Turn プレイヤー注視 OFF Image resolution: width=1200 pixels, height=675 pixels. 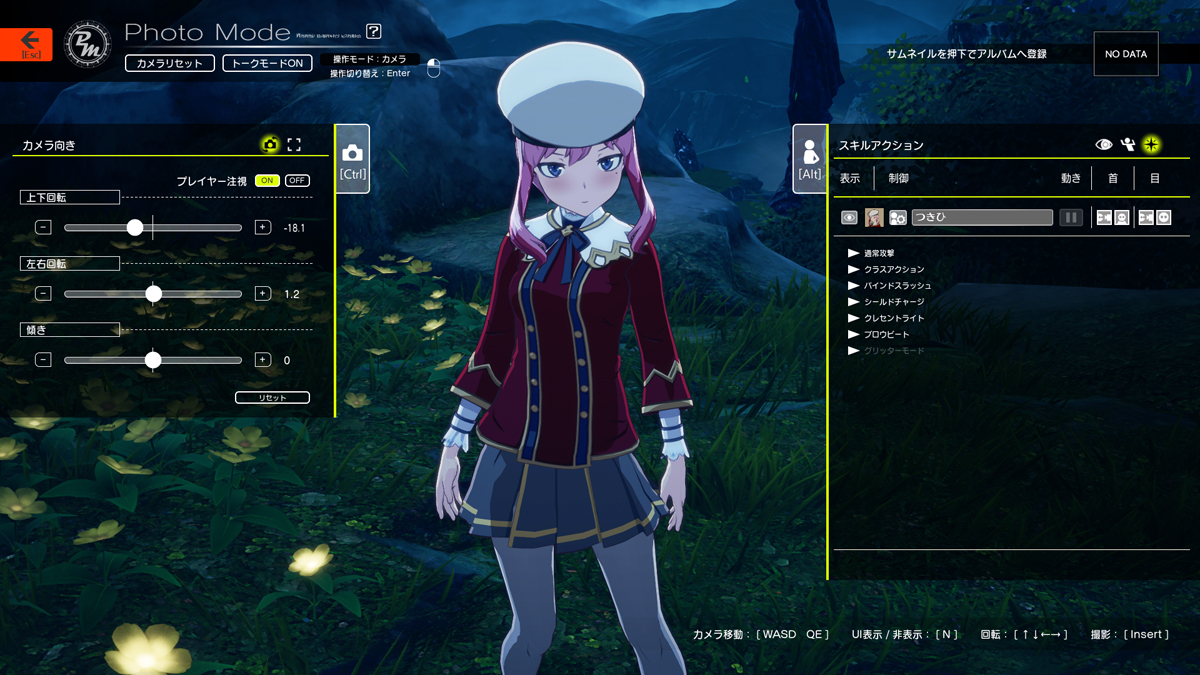[297, 181]
